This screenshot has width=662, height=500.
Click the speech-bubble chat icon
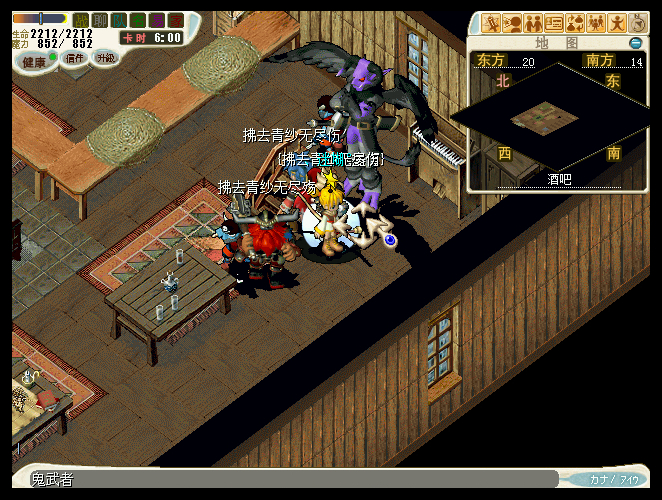512,22
